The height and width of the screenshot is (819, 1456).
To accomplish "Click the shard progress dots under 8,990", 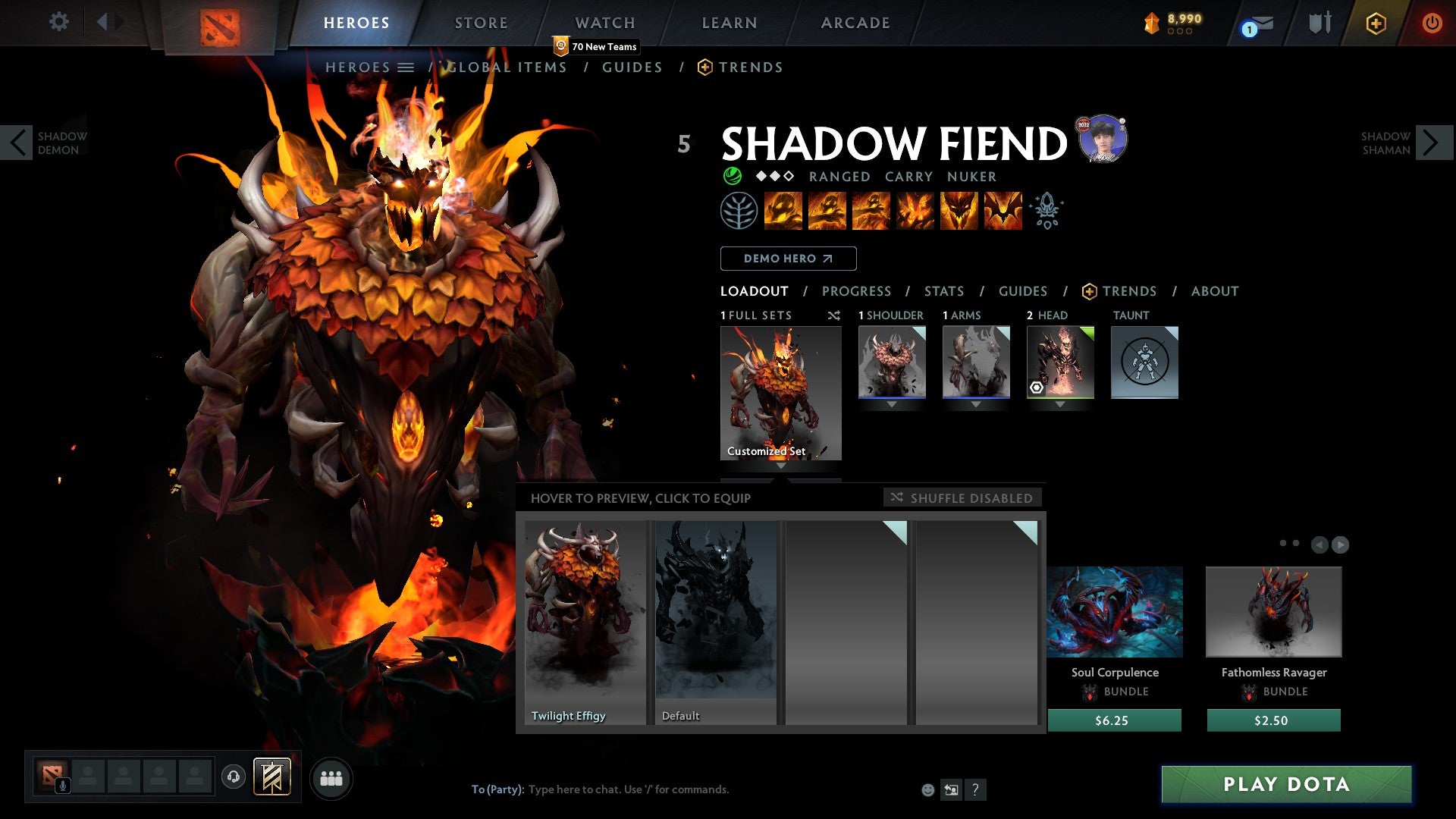I will (x=1180, y=32).
